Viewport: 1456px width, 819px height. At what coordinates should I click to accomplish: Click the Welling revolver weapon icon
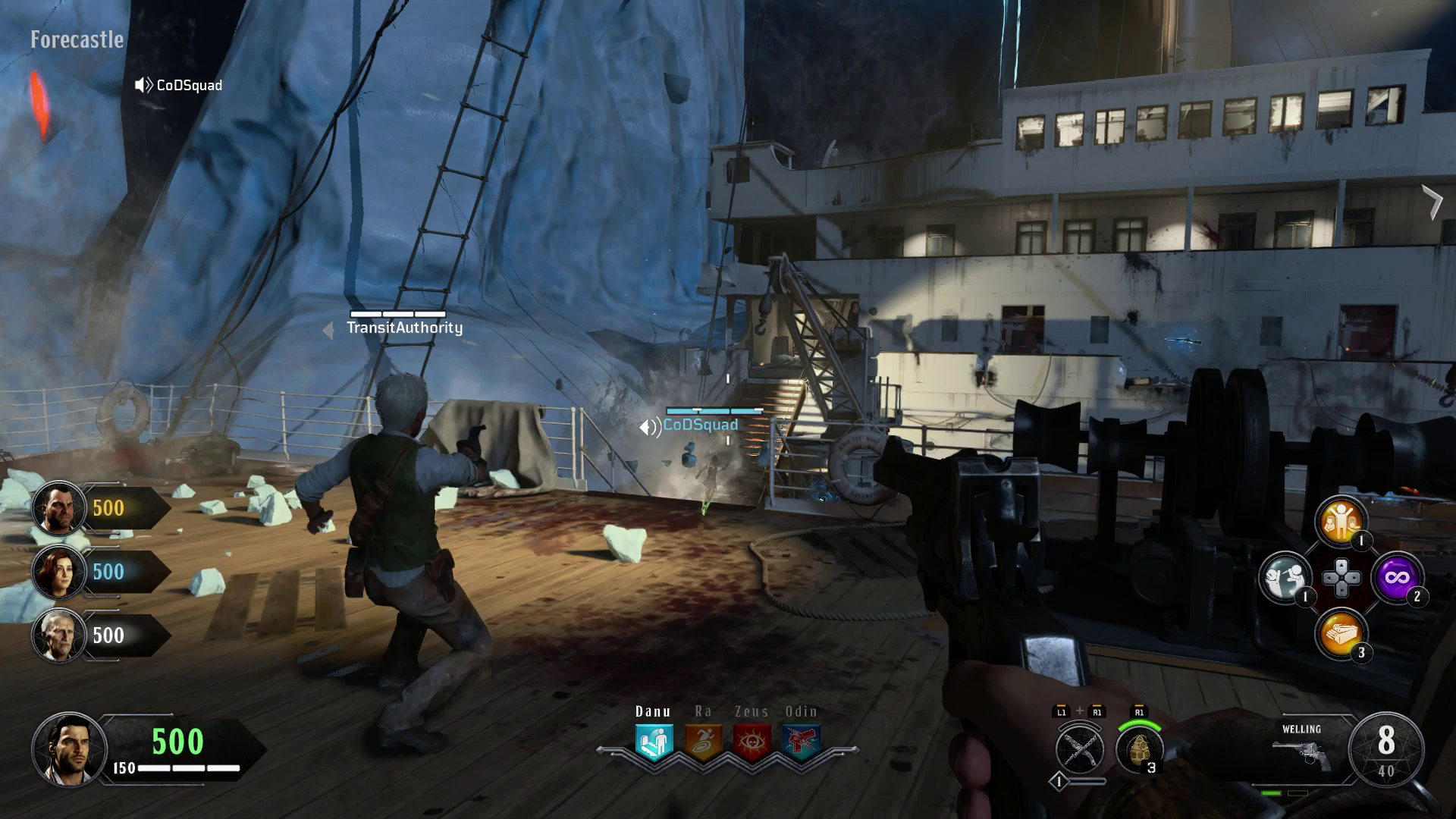point(1301,753)
